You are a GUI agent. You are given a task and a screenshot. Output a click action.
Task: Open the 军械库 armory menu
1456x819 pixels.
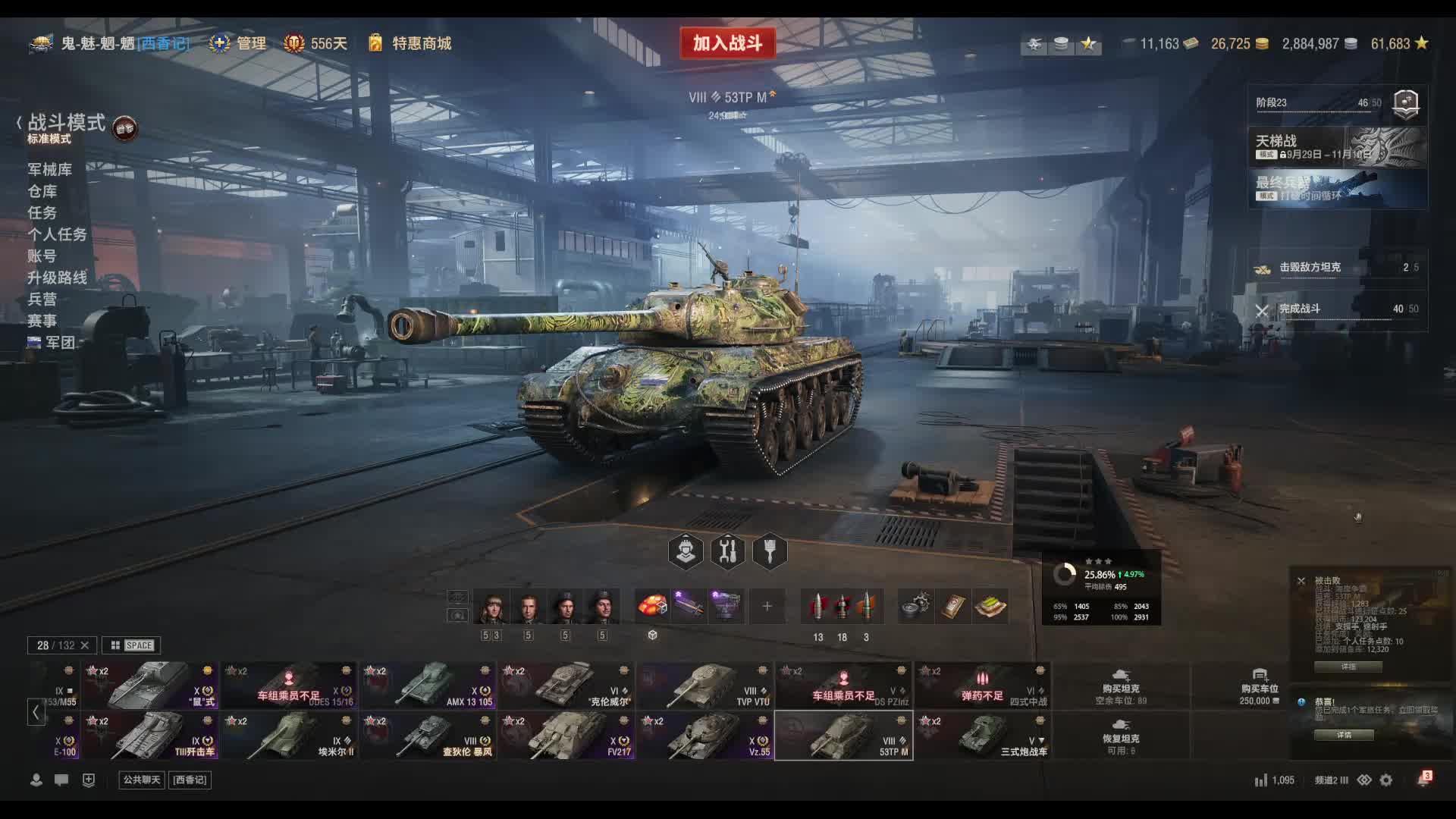tap(50, 169)
